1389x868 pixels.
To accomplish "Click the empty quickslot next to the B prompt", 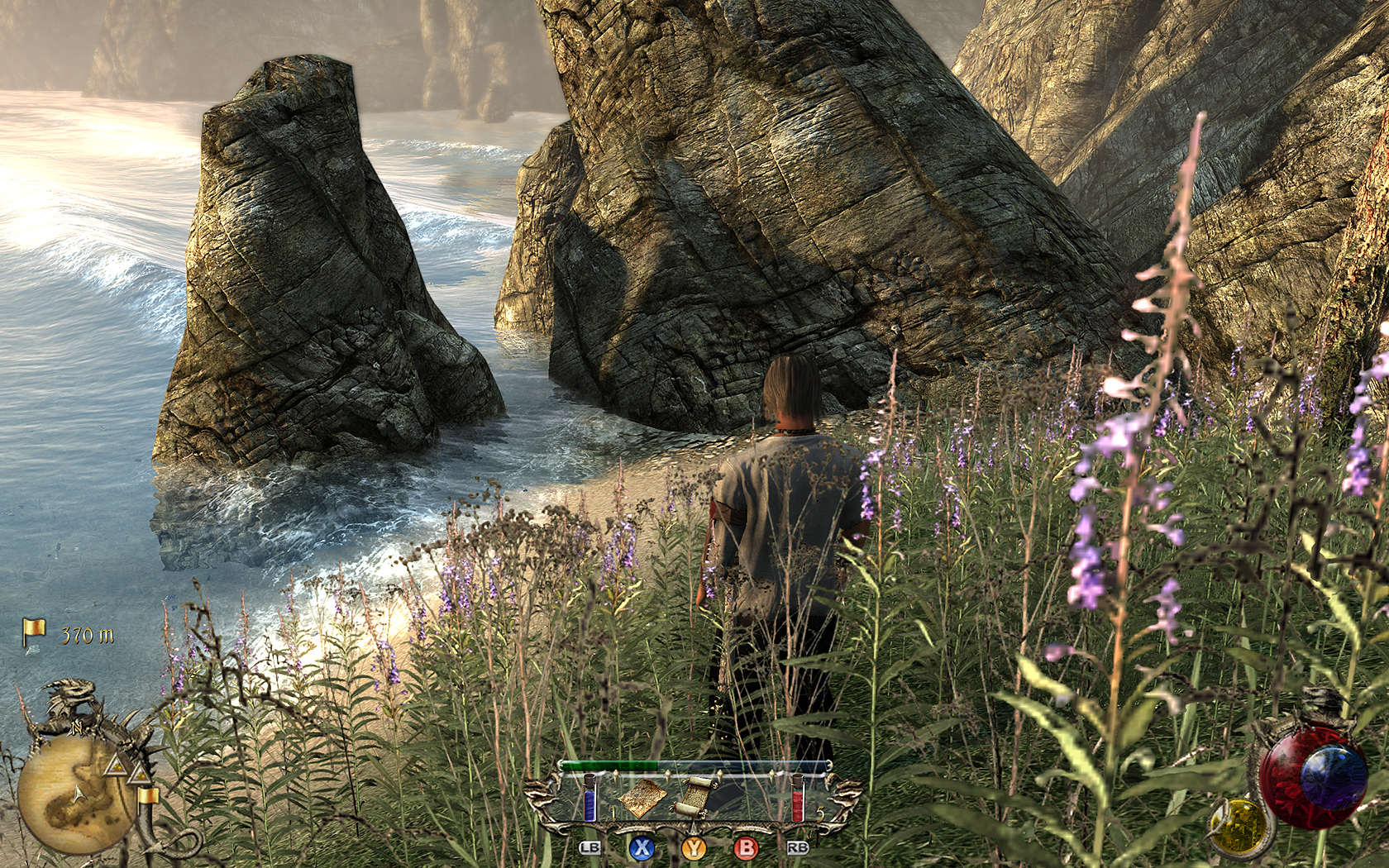I will (x=748, y=798).
